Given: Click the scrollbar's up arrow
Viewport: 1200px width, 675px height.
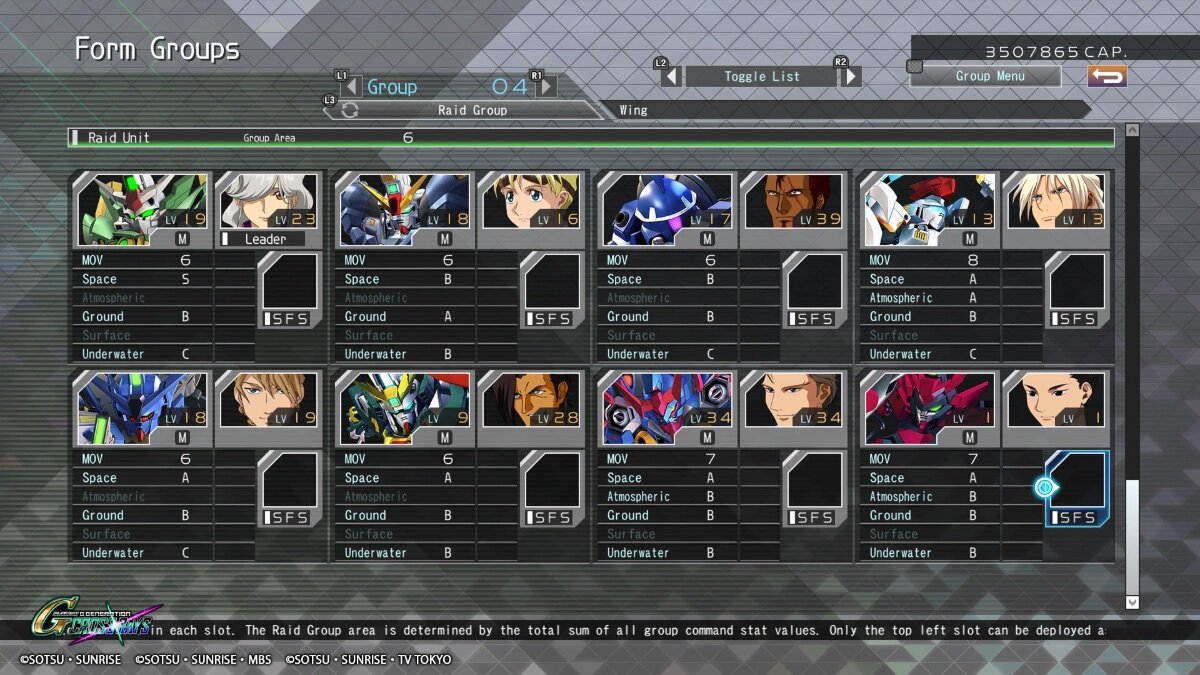Looking at the screenshot, I should point(1132,129).
